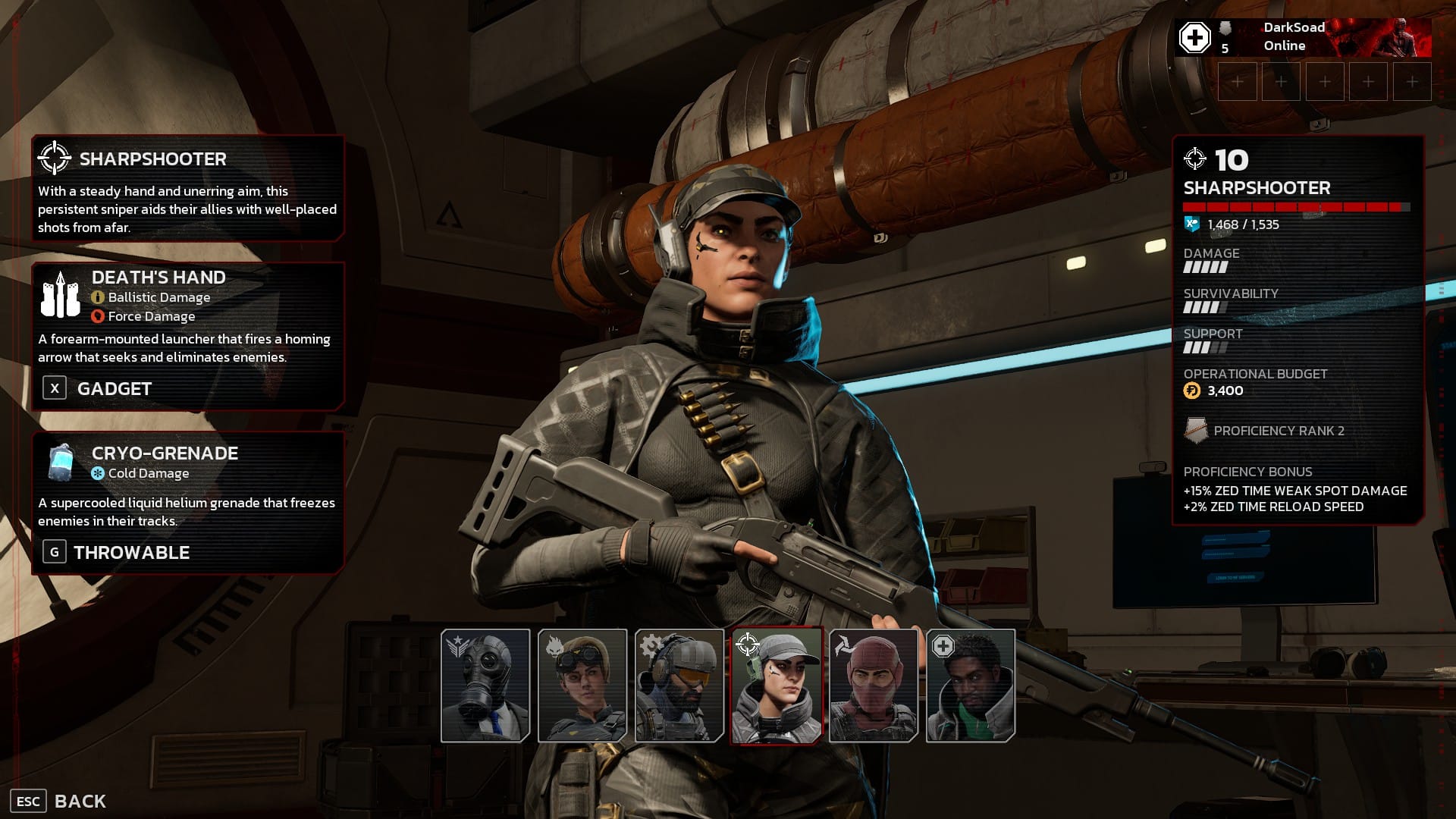Click the Sharpshooter perk description panel
This screenshot has width=1456, height=819.
(188, 188)
